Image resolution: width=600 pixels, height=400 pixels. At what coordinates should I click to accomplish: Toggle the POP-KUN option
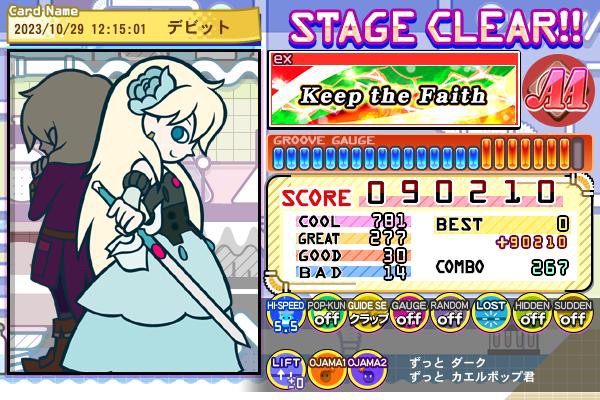[x=325, y=316]
